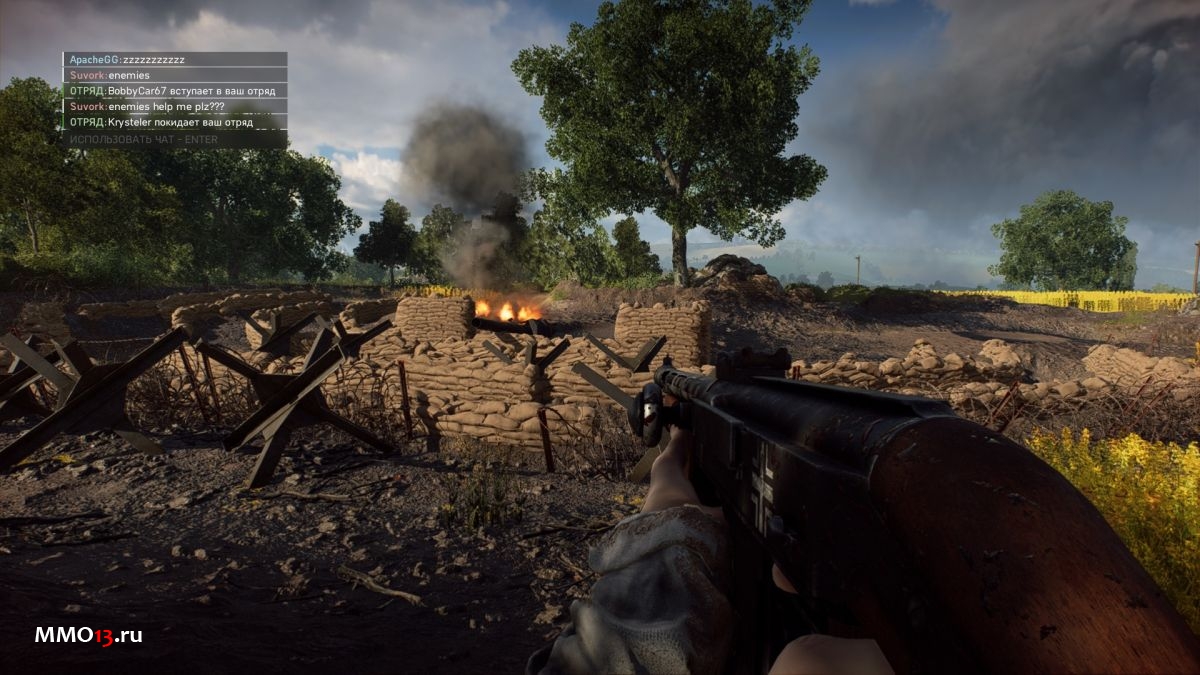
Task: Select ApacheGG's chat message
Action: pyautogui.click(x=175, y=60)
